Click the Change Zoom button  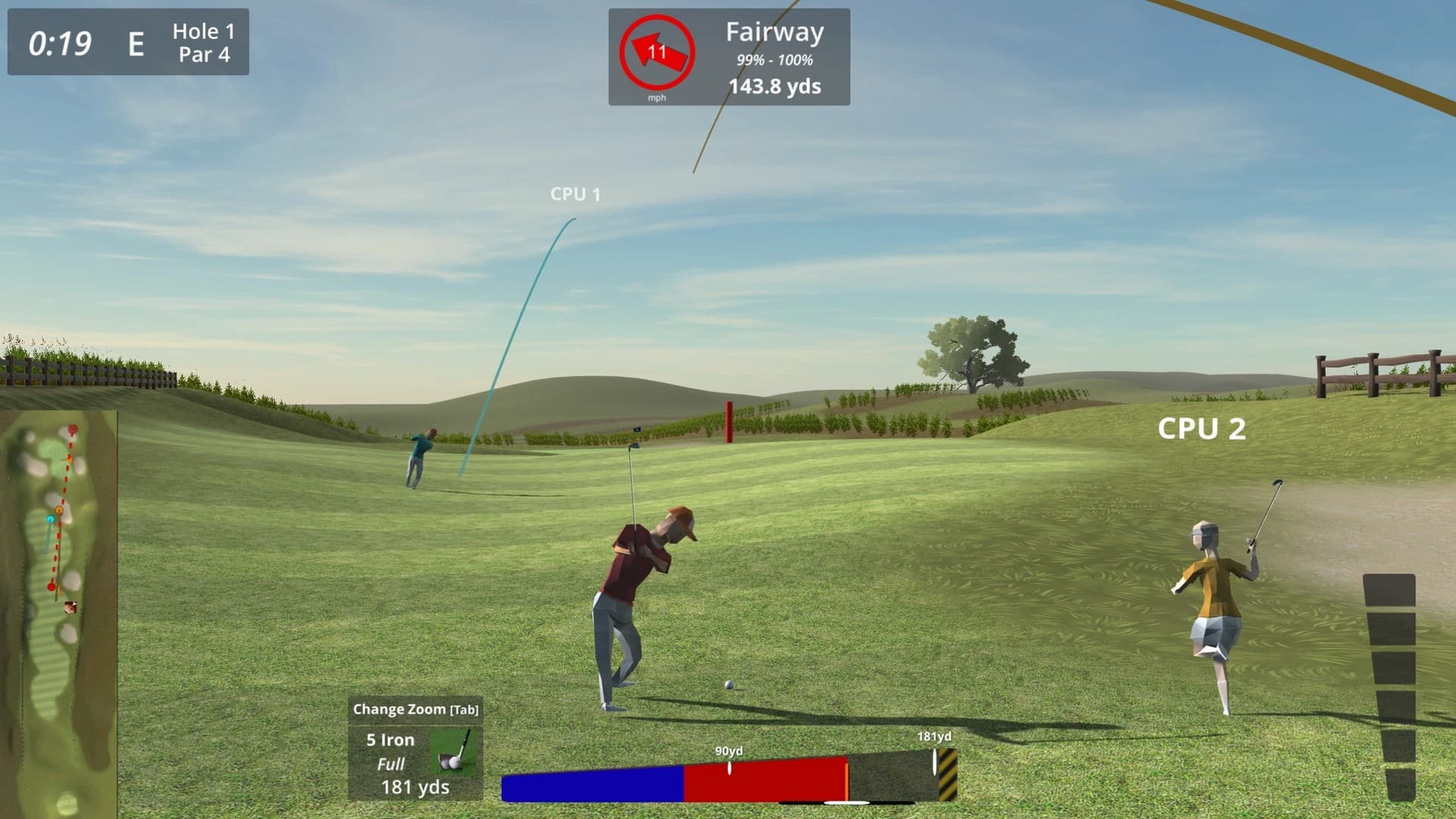pyautogui.click(x=415, y=710)
